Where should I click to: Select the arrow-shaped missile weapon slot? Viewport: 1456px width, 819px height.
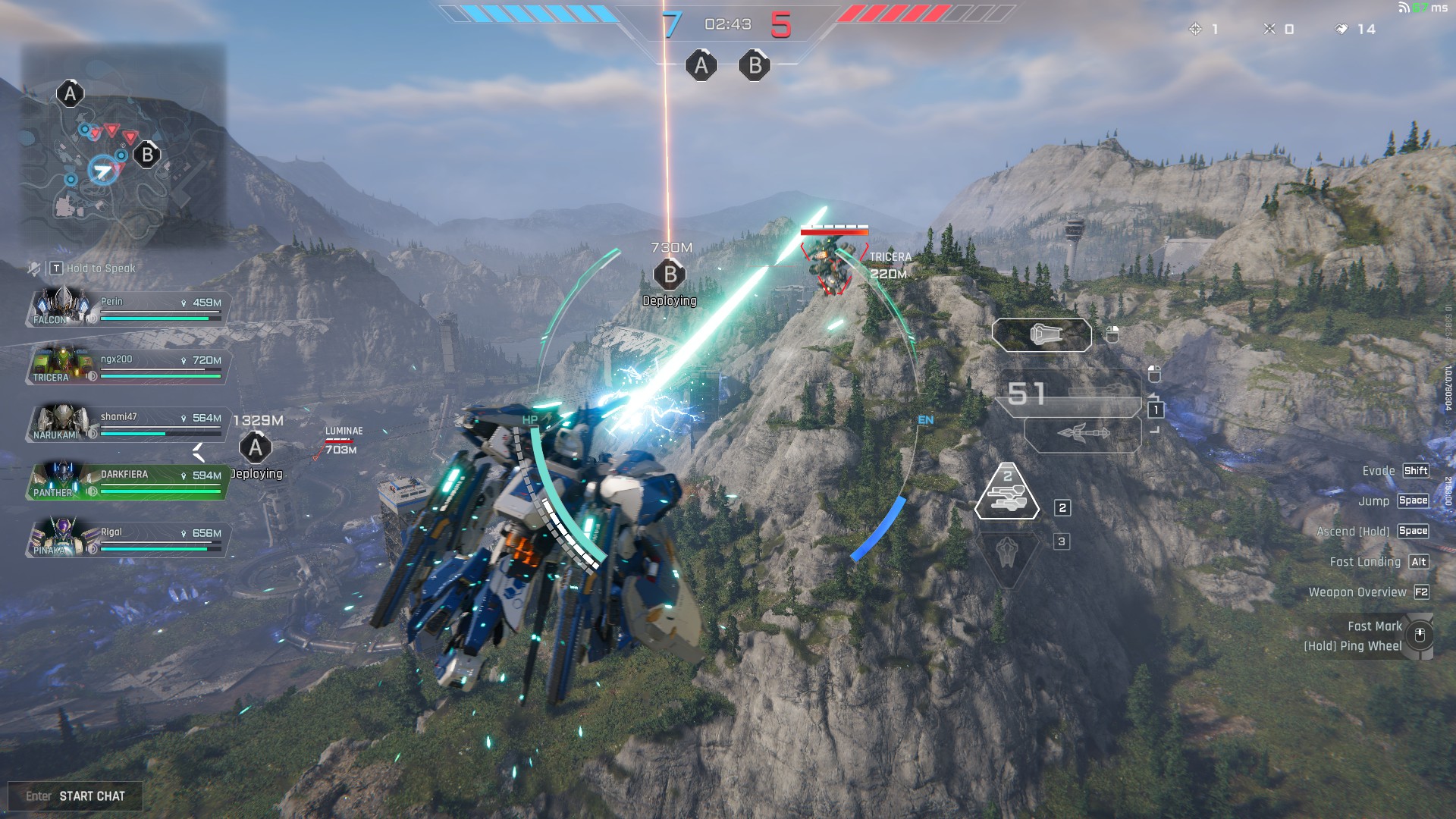point(1083,435)
